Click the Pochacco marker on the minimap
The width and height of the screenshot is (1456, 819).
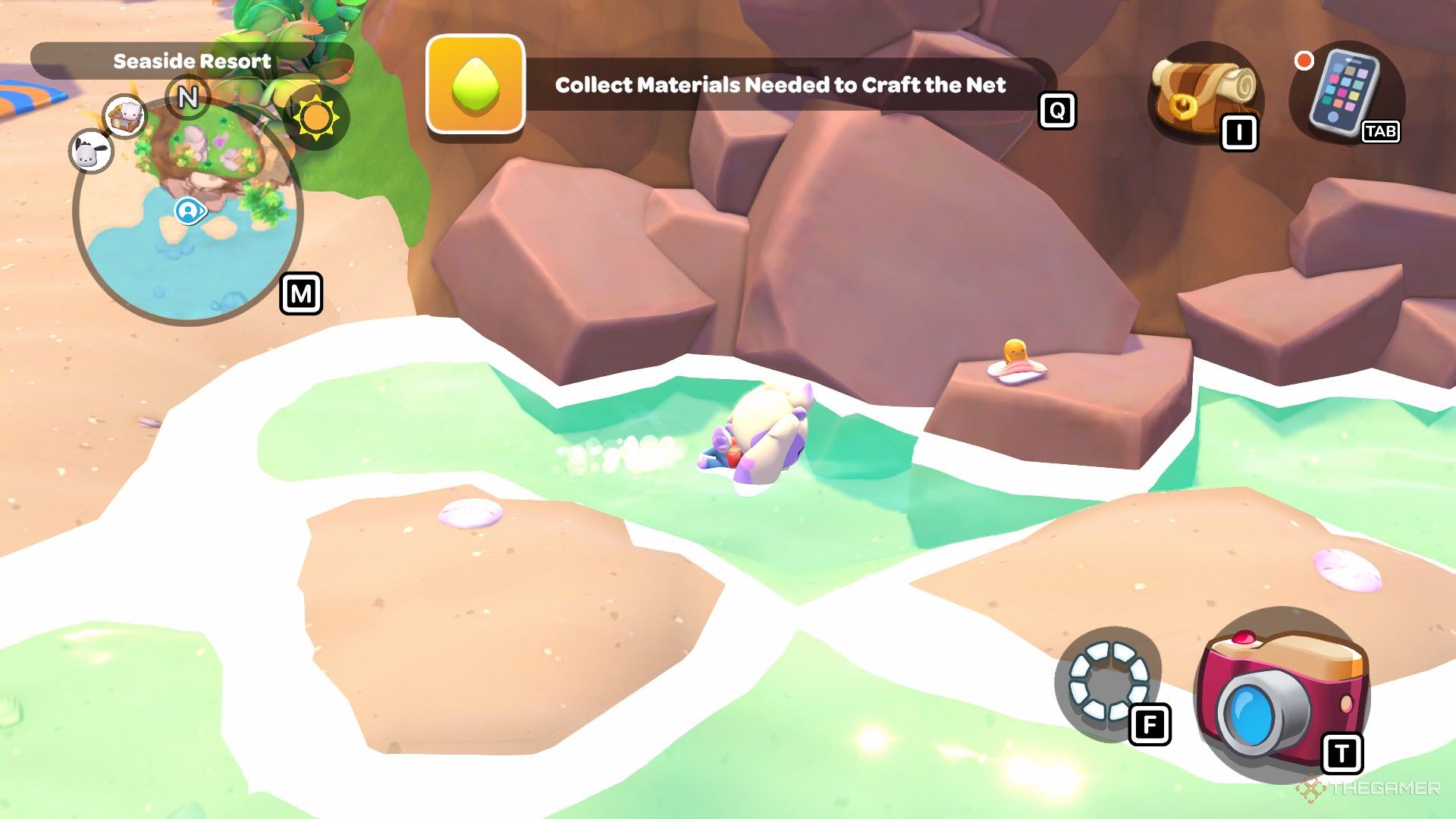coord(92,152)
